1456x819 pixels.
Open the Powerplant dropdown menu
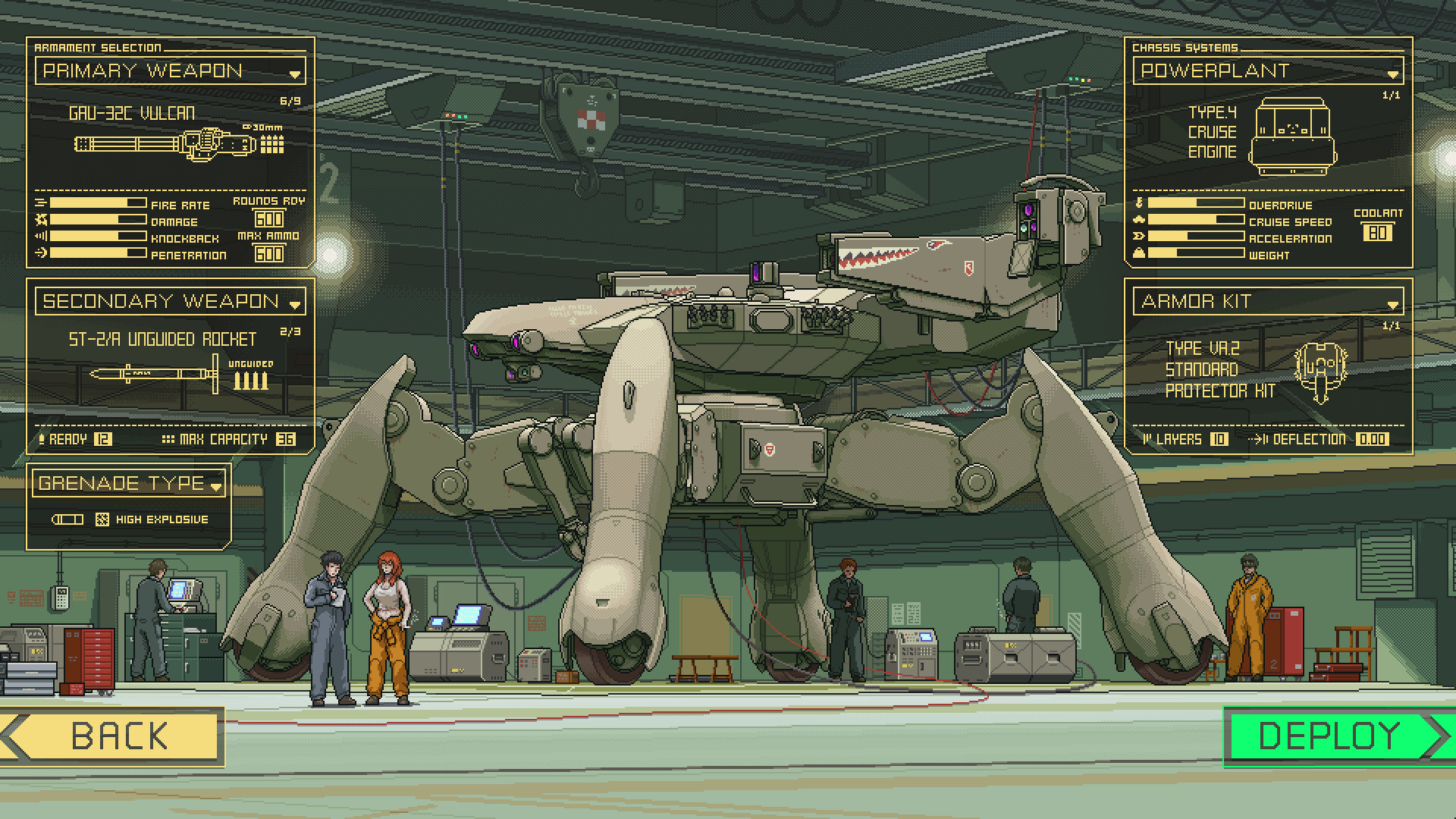tap(1393, 74)
